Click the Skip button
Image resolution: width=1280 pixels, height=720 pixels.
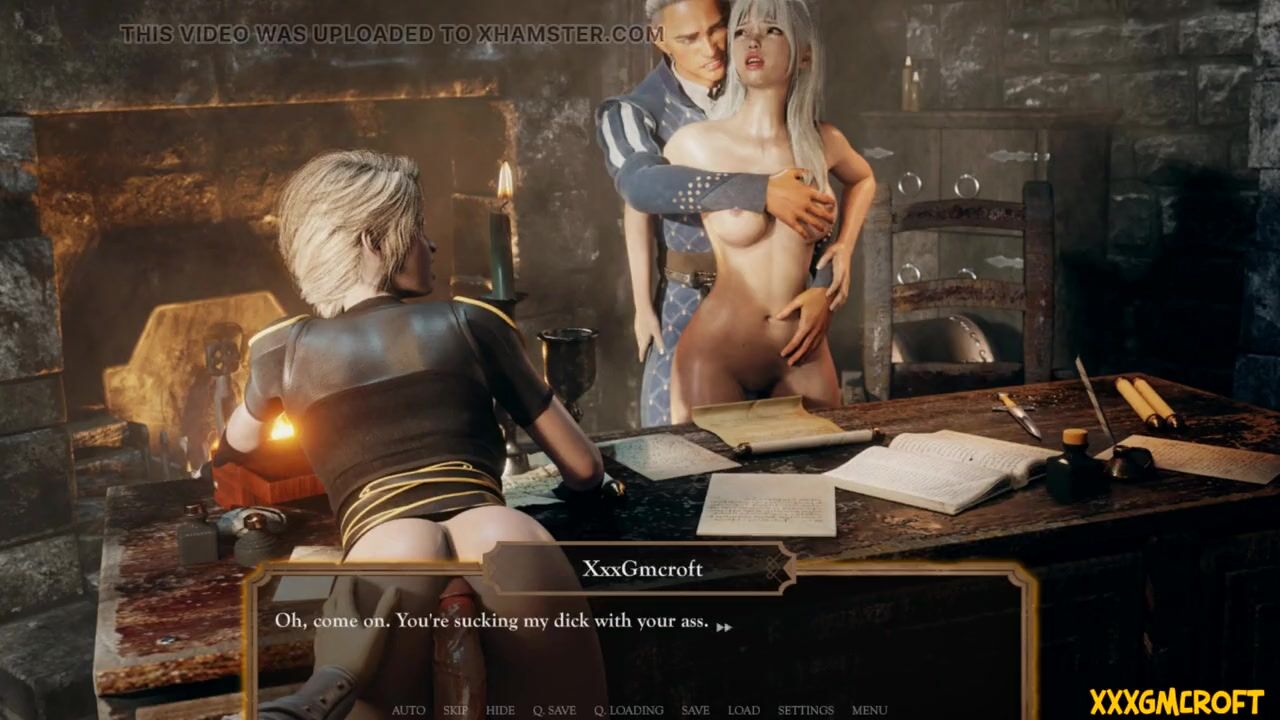tap(455, 710)
